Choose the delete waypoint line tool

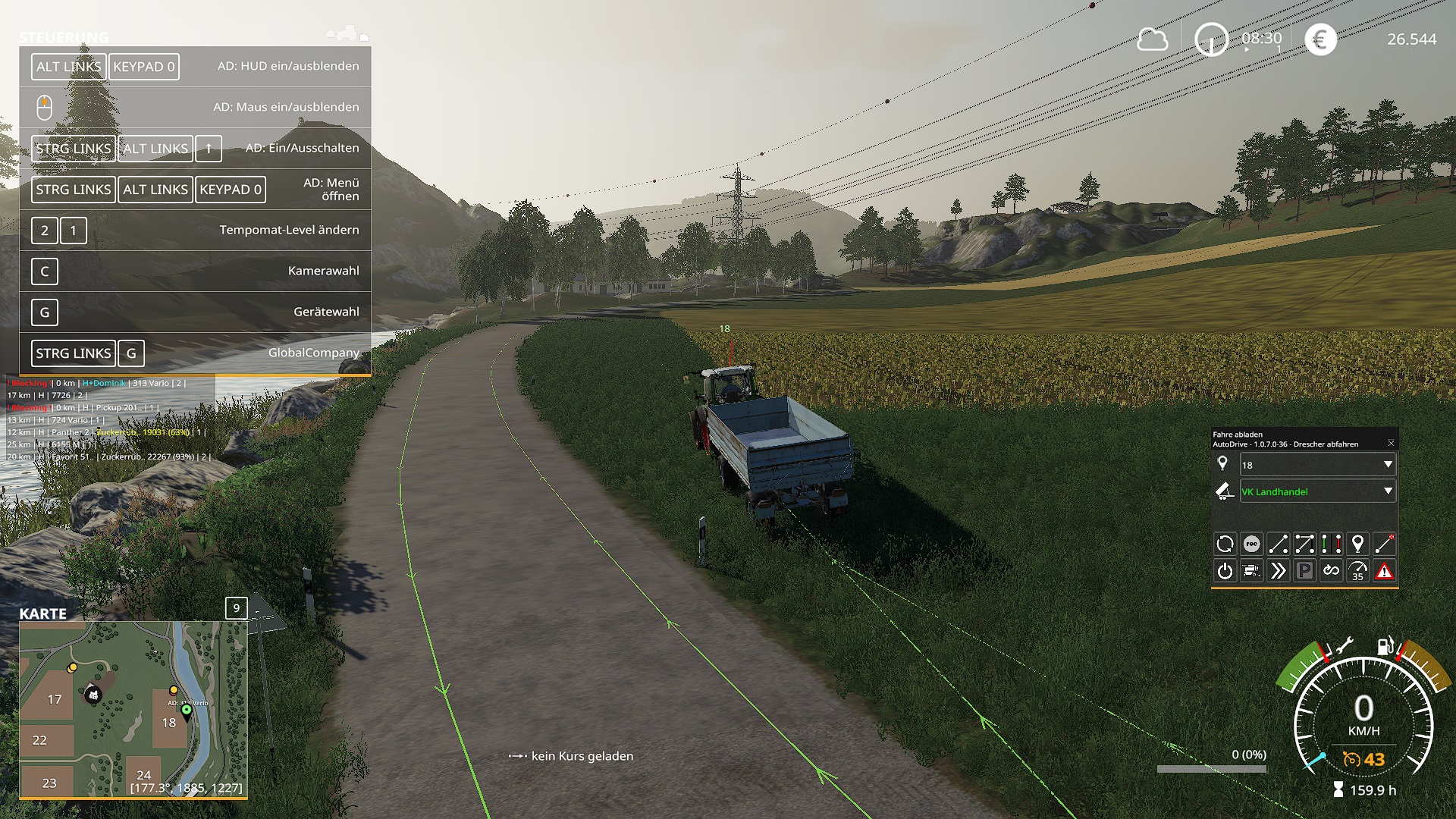click(1384, 544)
